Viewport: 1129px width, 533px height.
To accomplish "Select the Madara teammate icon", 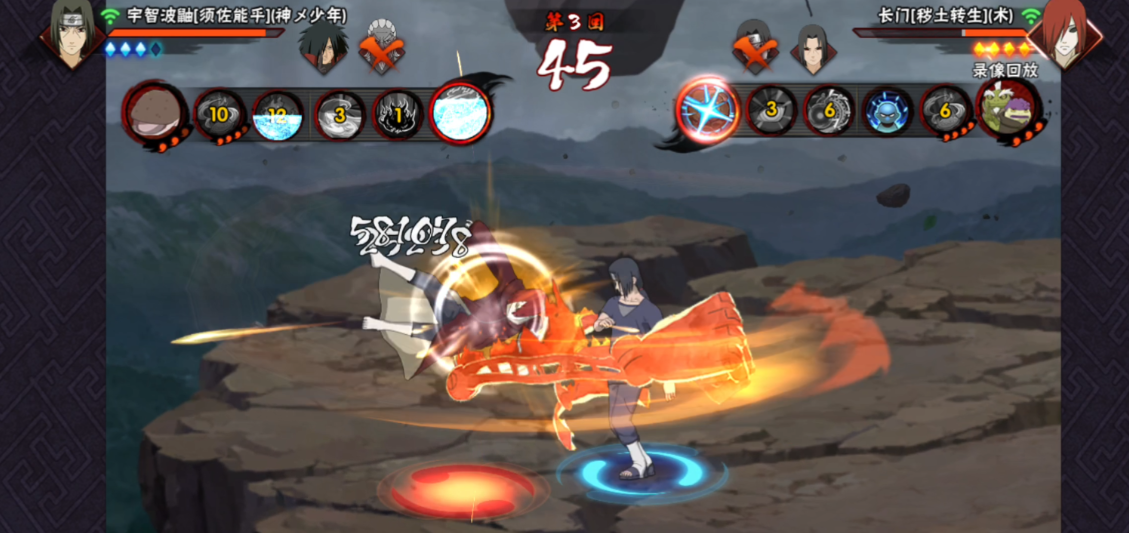I will [321, 46].
